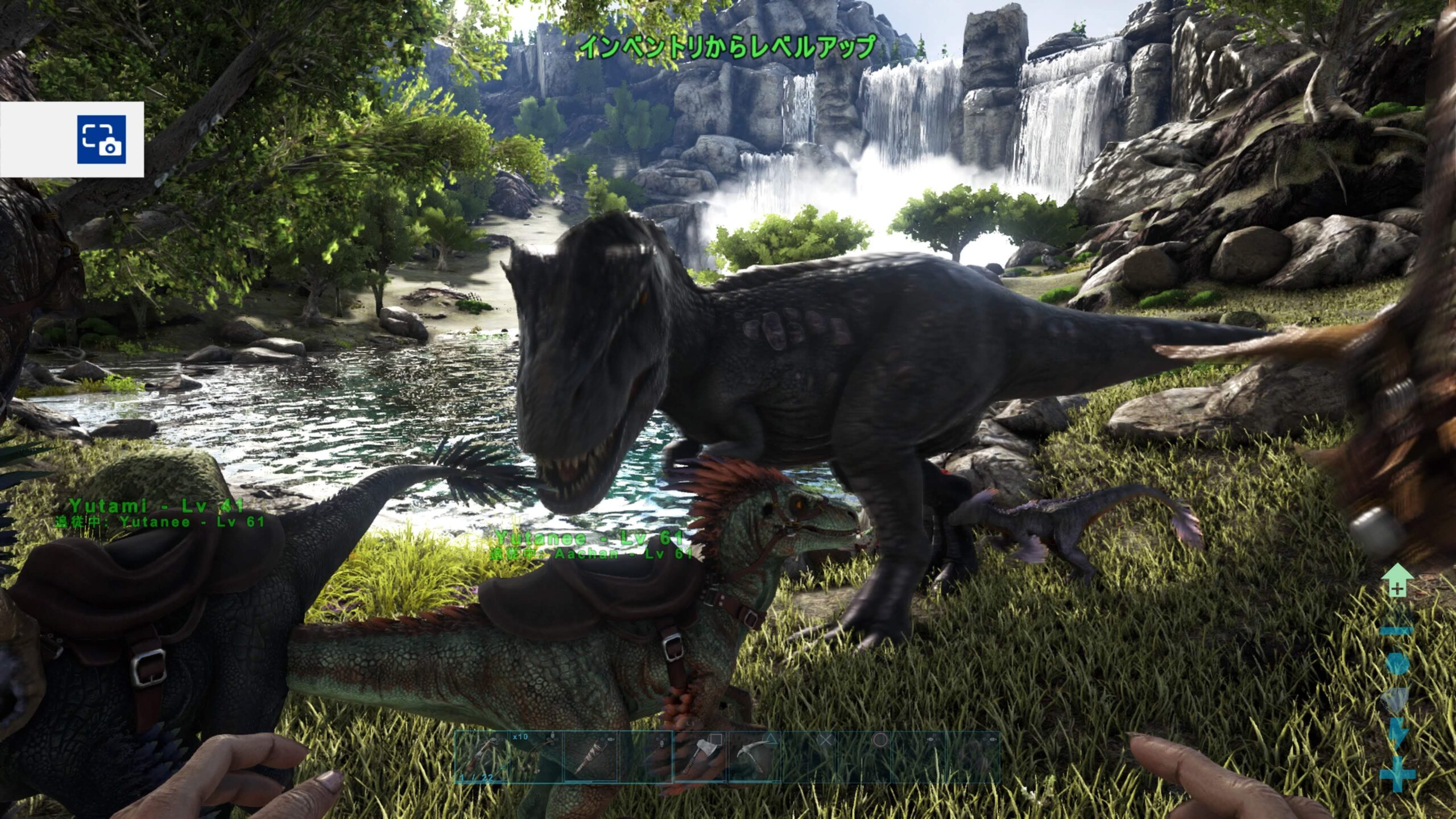Select the stone hatchet hotbar slot
The image size is (1456, 819).
pyautogui.click(x=700, y=756)
